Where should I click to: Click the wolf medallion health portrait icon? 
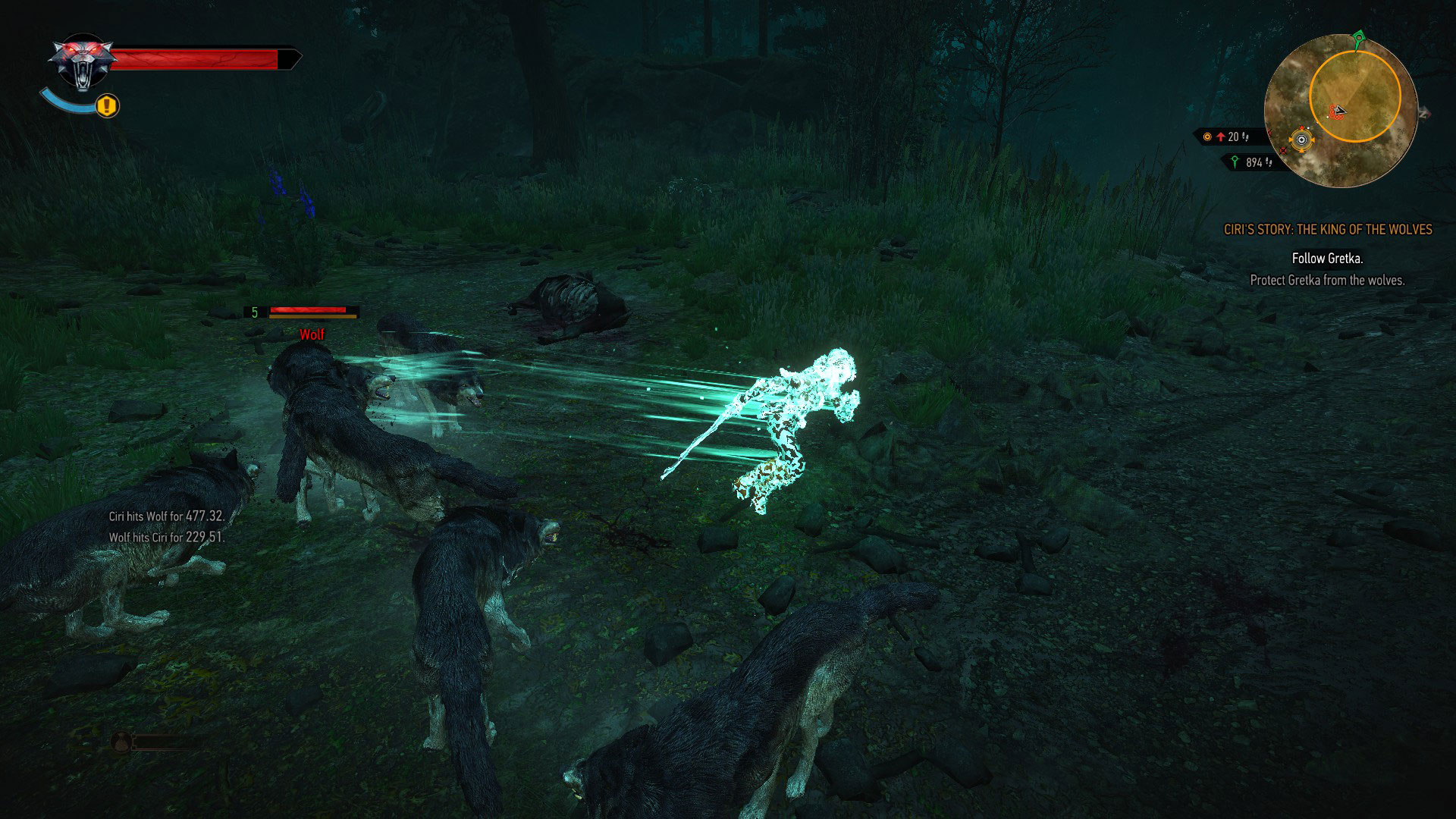click(x=85, y=59)
